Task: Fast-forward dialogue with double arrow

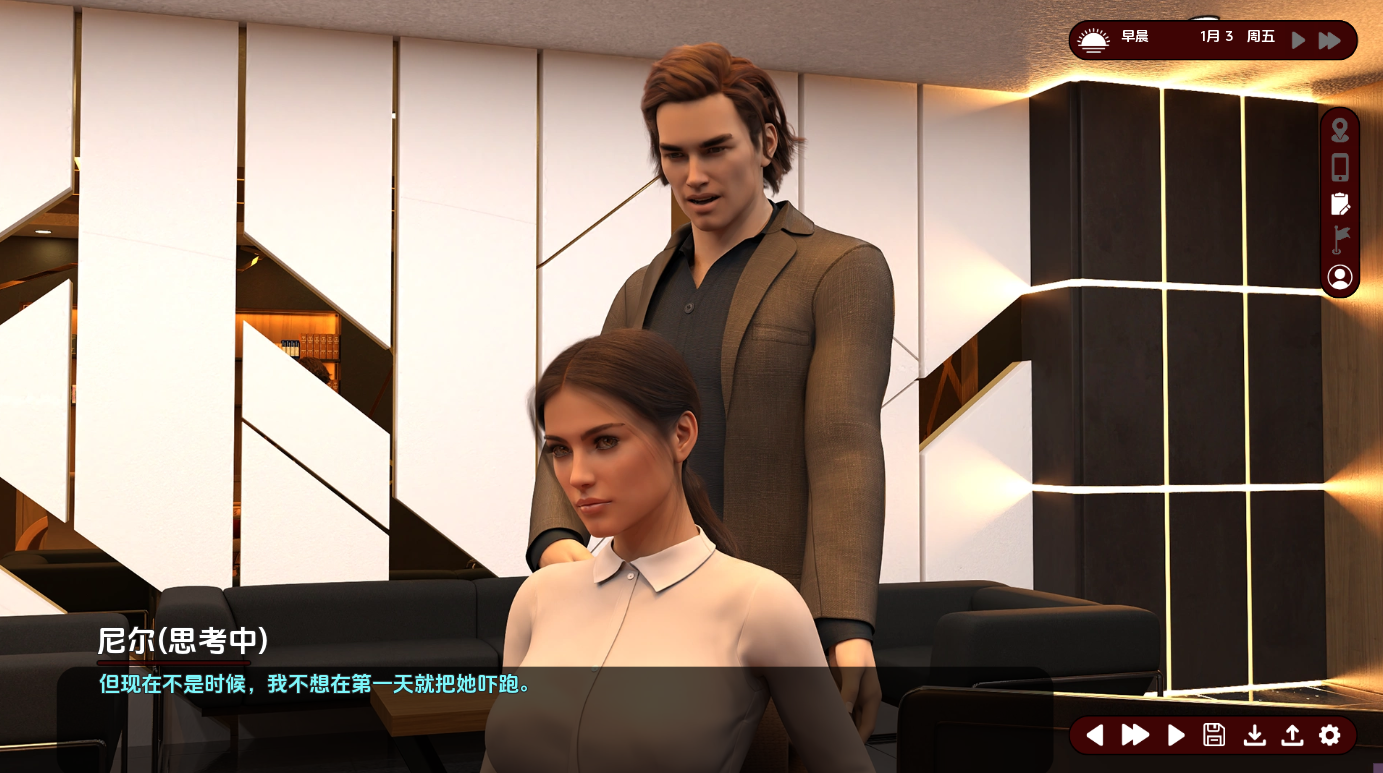Action: 1136,735
